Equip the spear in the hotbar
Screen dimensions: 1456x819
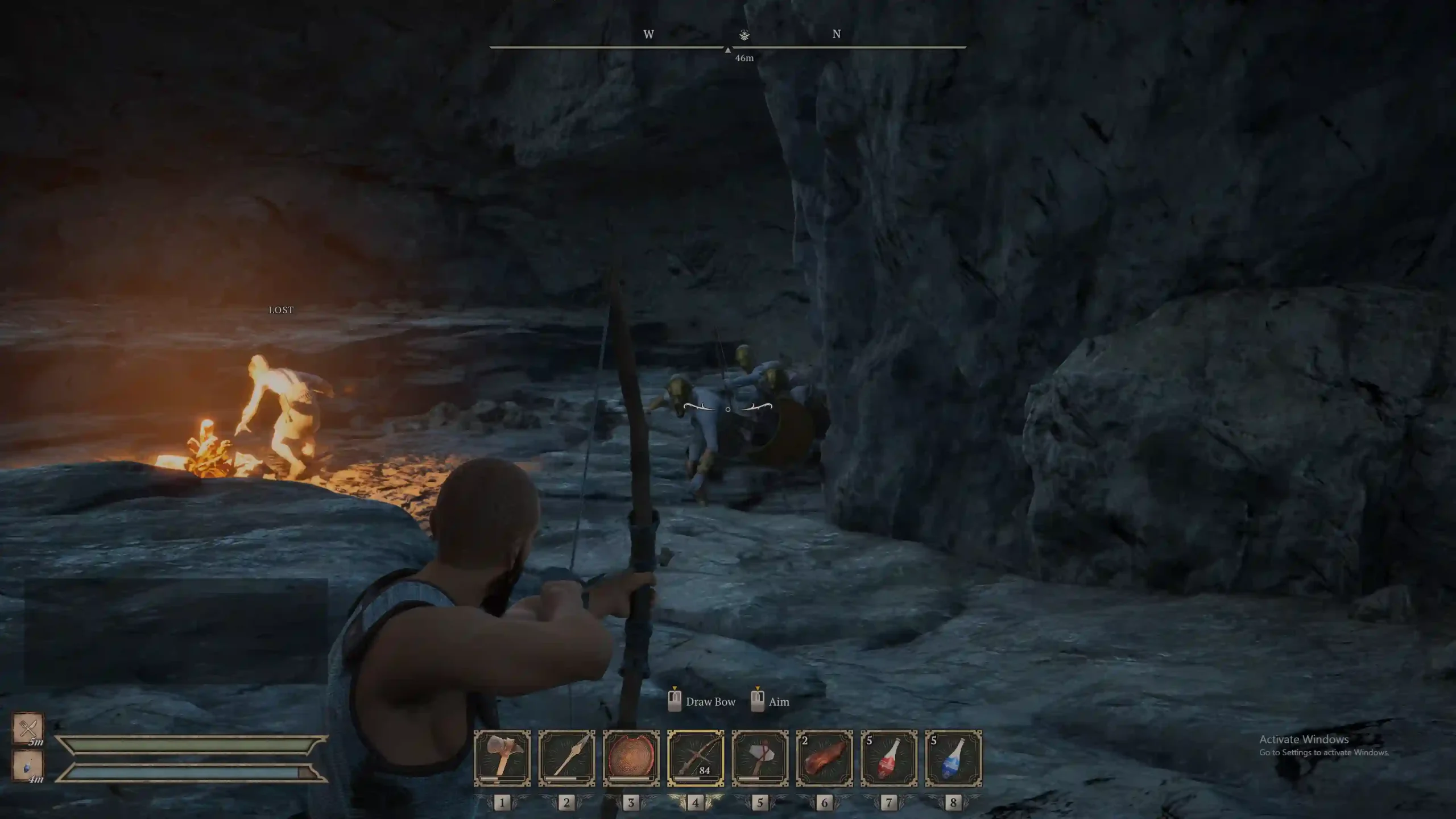566,758
